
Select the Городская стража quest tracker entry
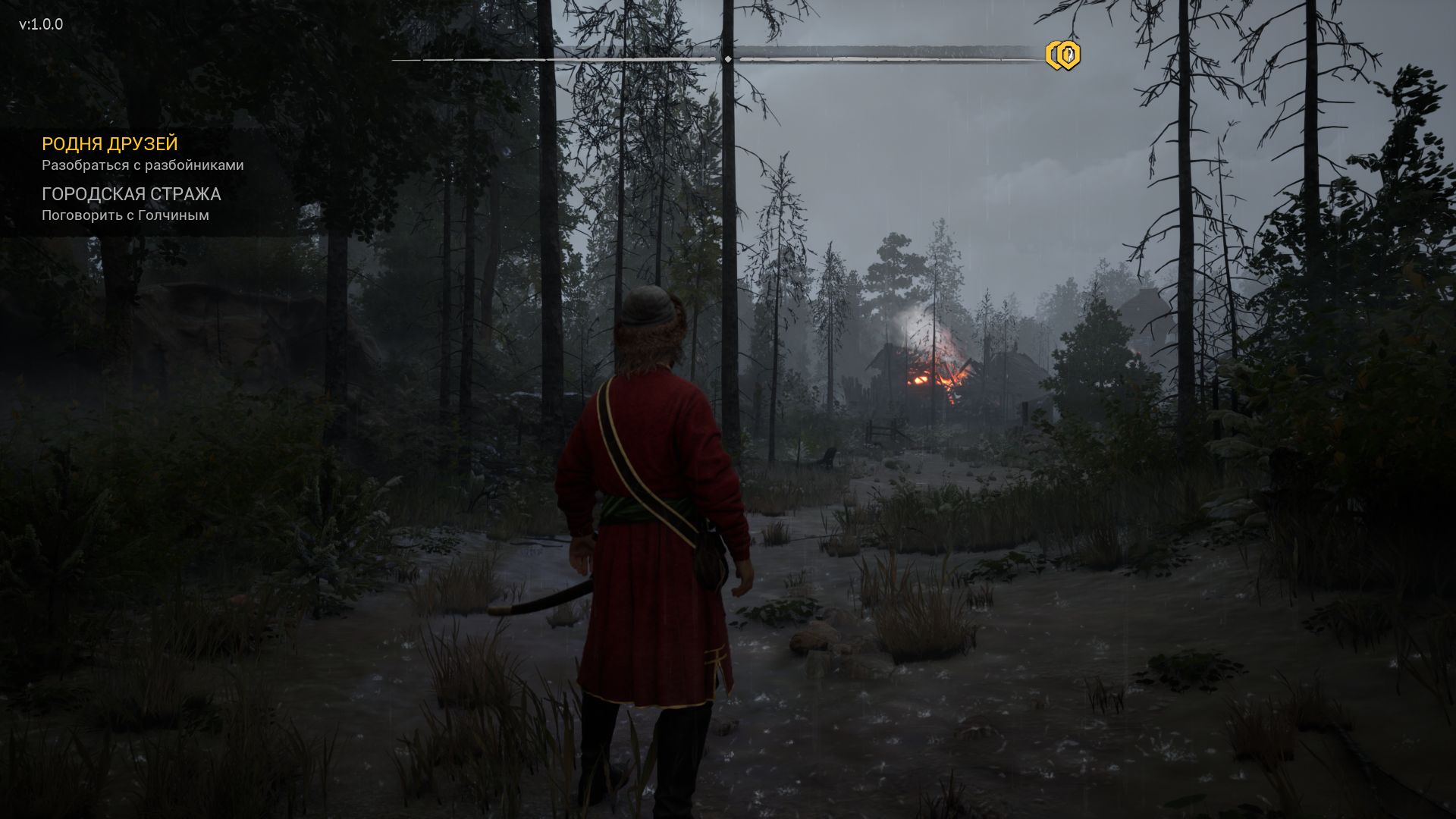[x=131, y=194]
